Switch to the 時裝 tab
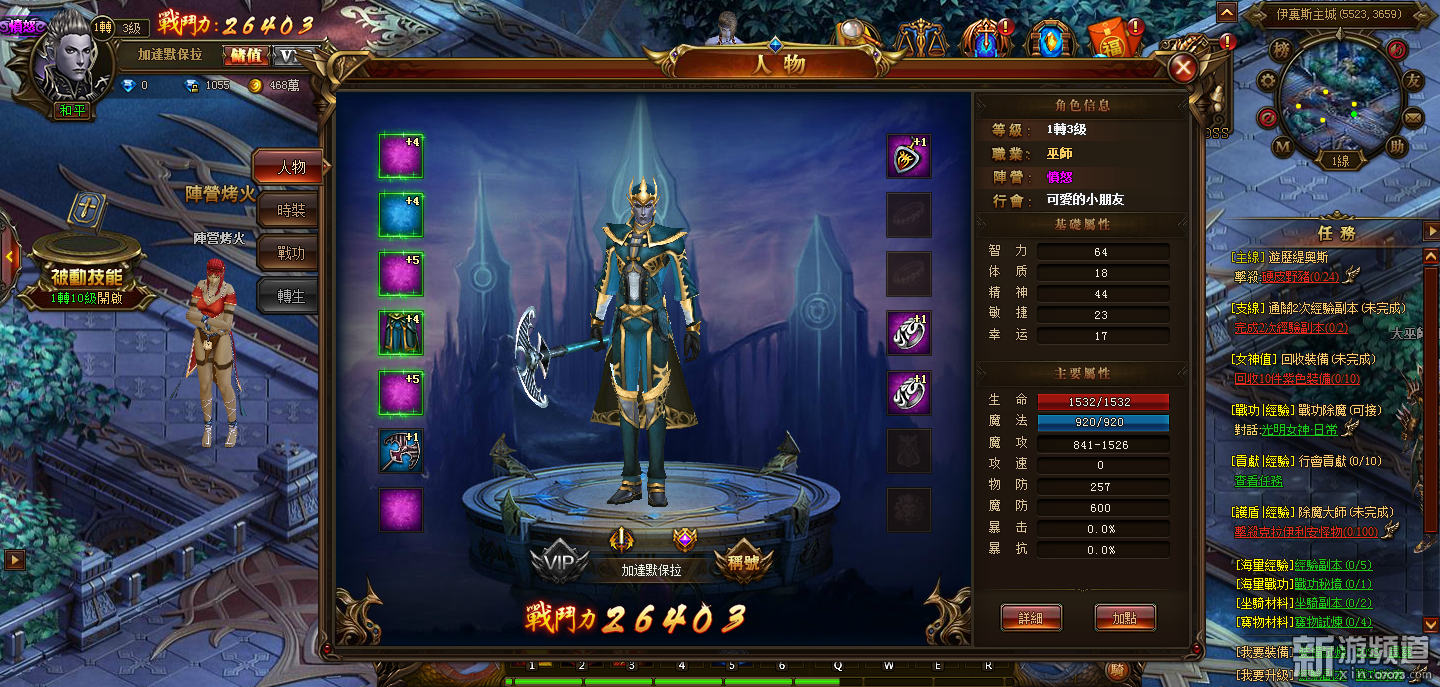The width and height of the screenshot is (1440, 687). pyautogui.click(x=291, y=211)
